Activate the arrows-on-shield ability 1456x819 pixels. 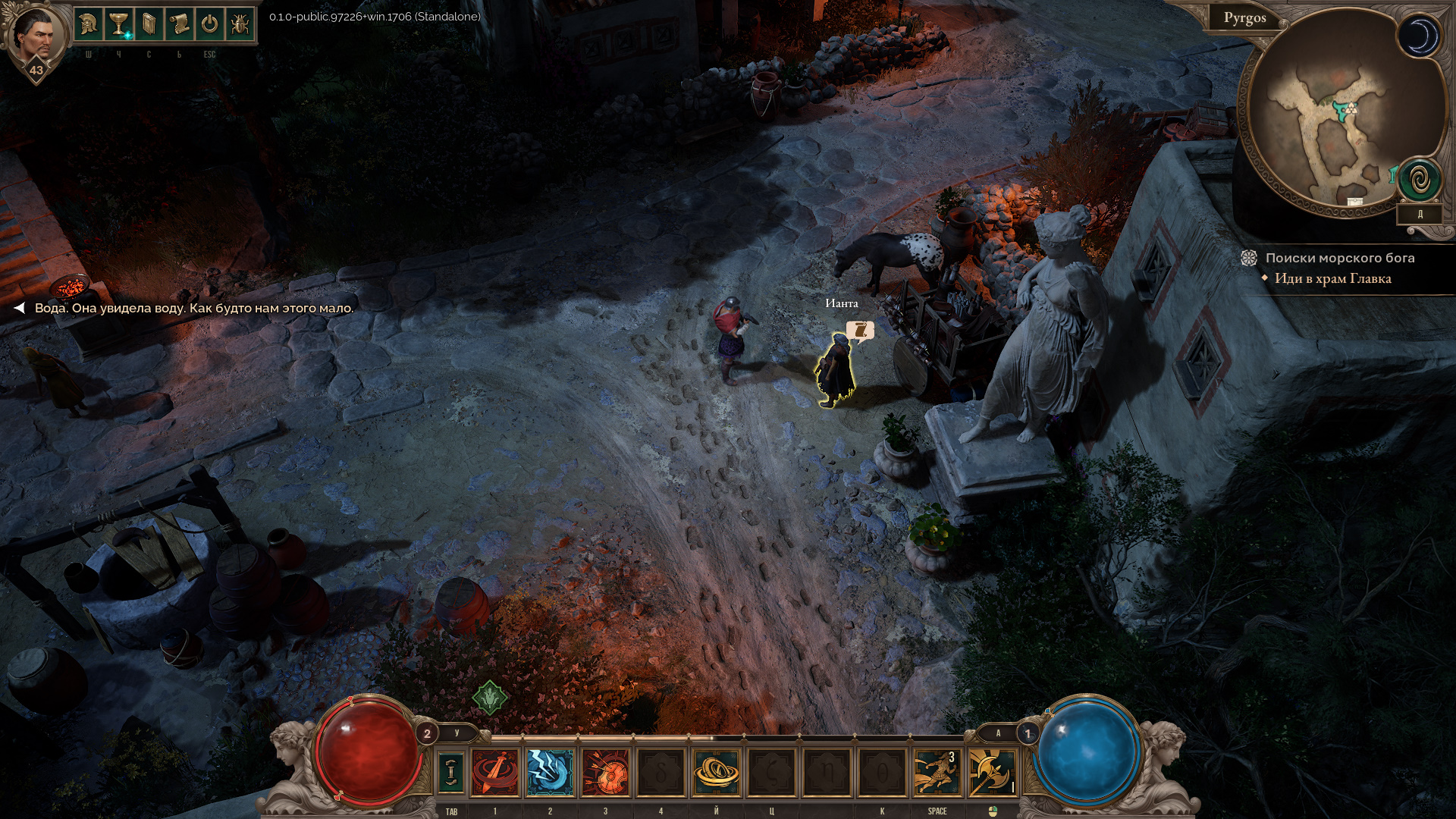pos(605,772)
